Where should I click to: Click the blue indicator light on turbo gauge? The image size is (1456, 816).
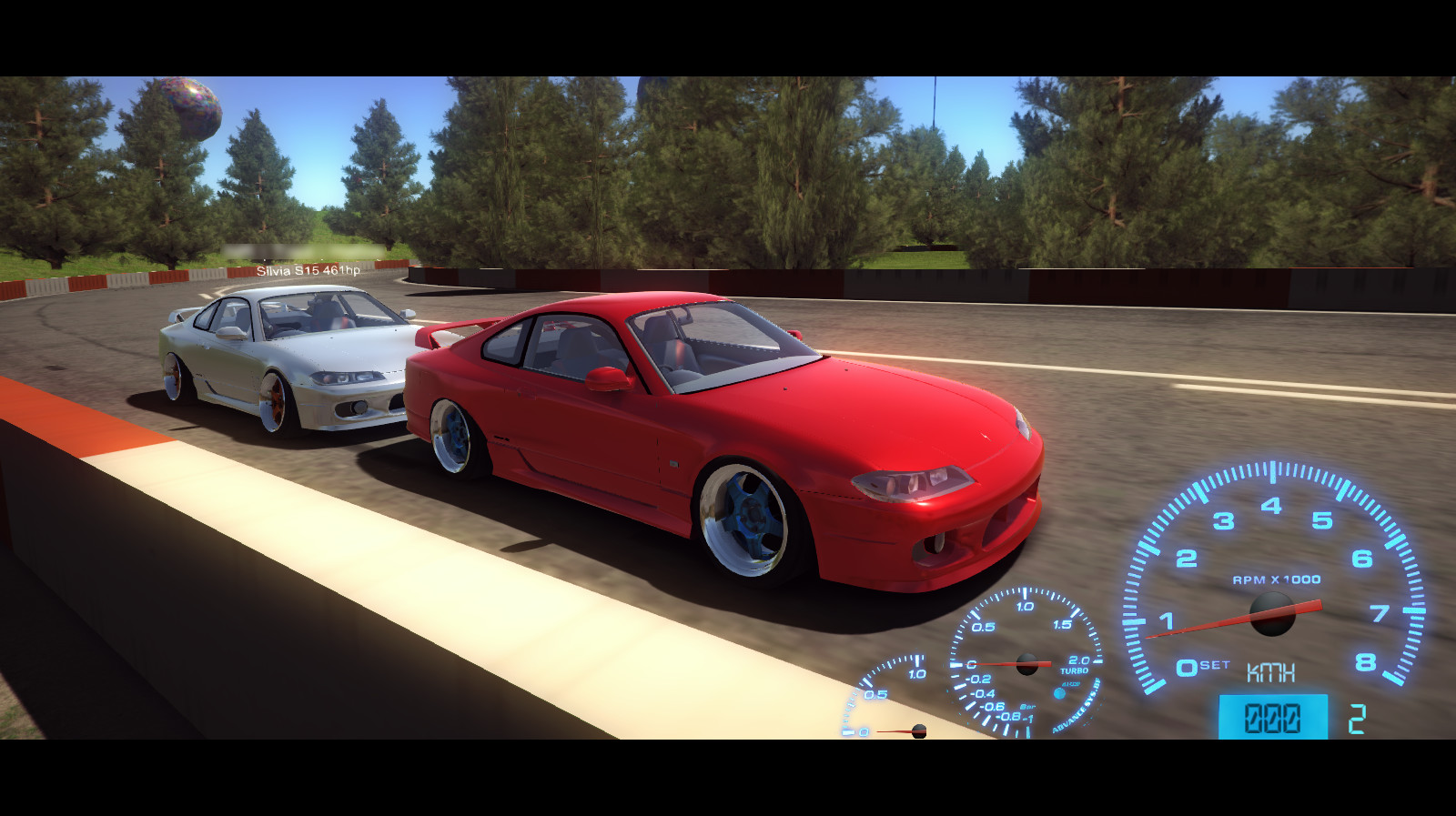click(x=1058, y=694)
